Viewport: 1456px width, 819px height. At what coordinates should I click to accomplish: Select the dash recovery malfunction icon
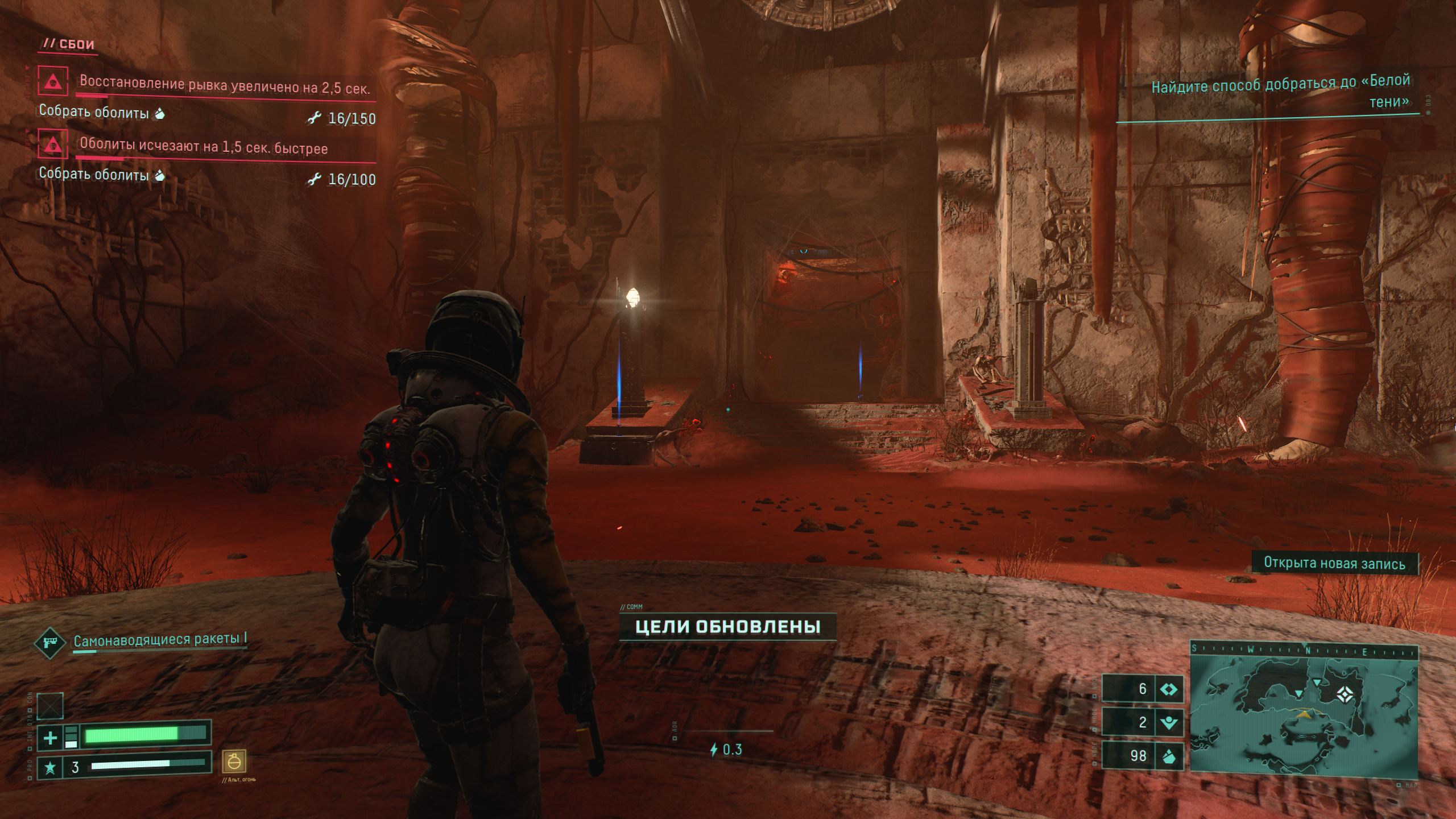53,81
